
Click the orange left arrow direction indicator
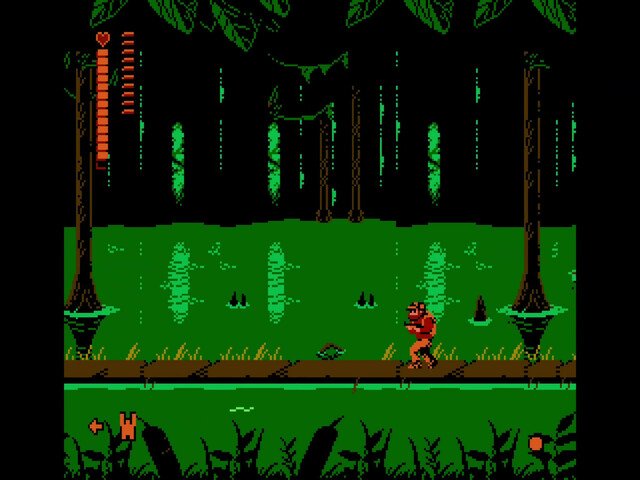tap(96, 426)
